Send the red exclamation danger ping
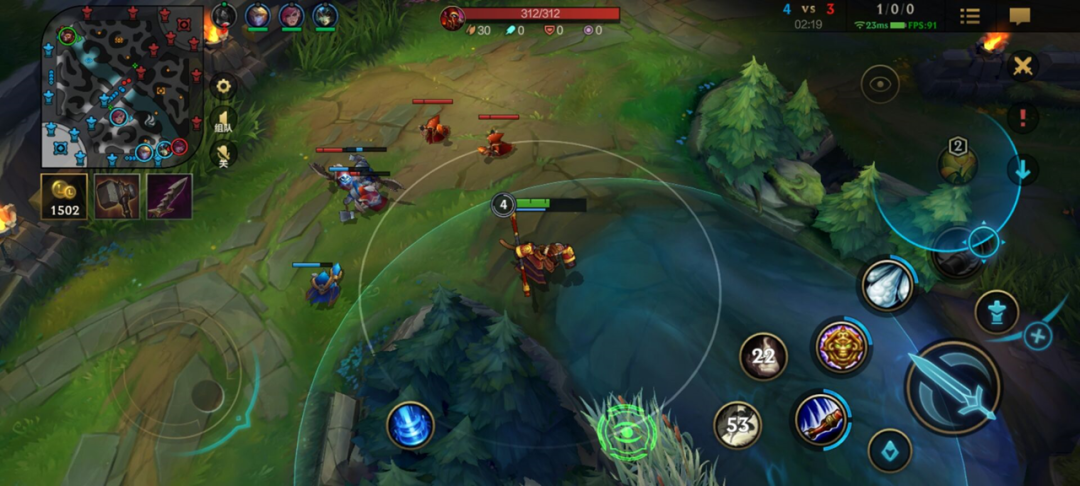 coord(1022,117)
